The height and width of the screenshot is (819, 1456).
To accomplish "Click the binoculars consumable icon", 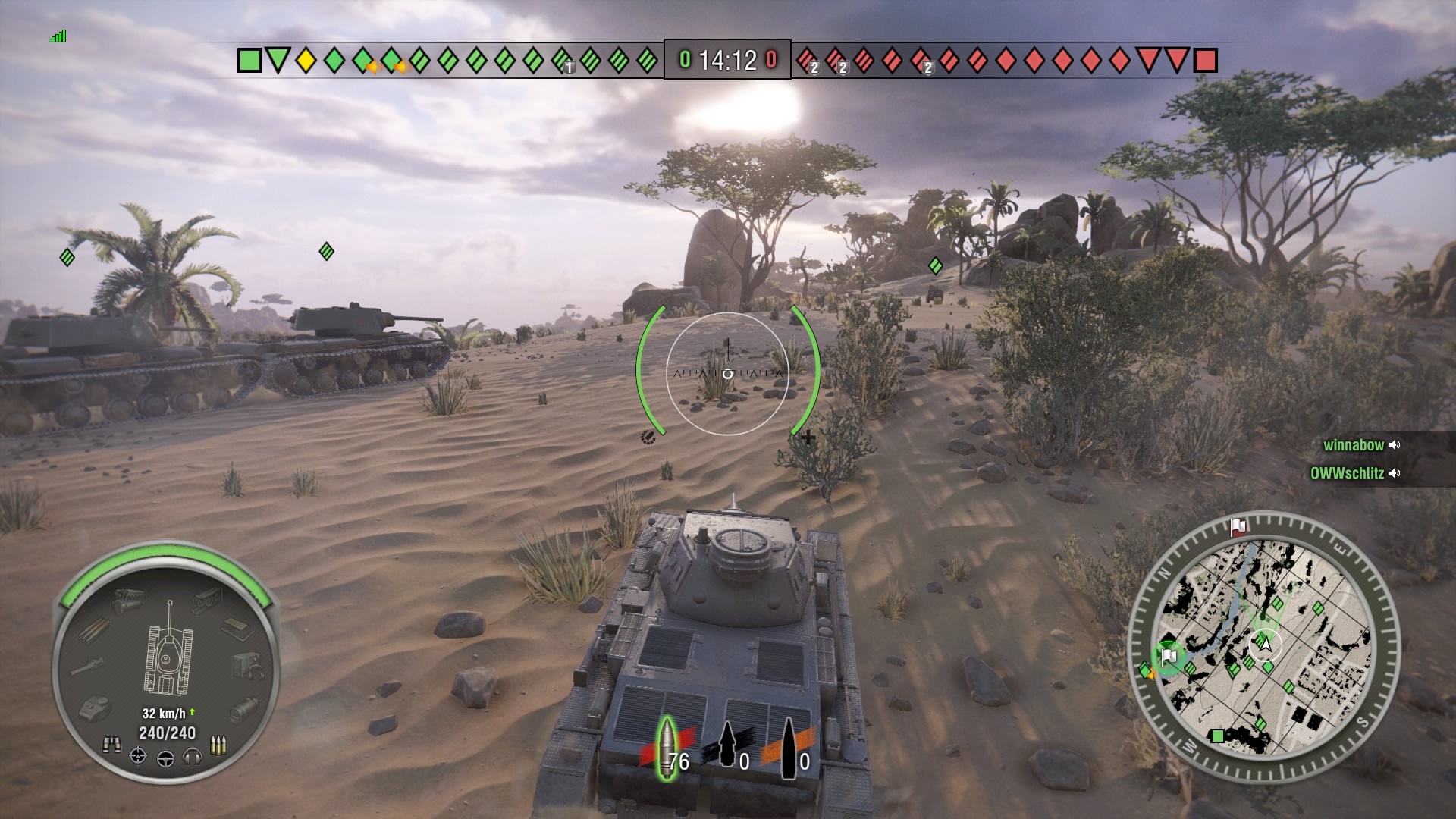I will pyautogui.click(x=111, y=743).
